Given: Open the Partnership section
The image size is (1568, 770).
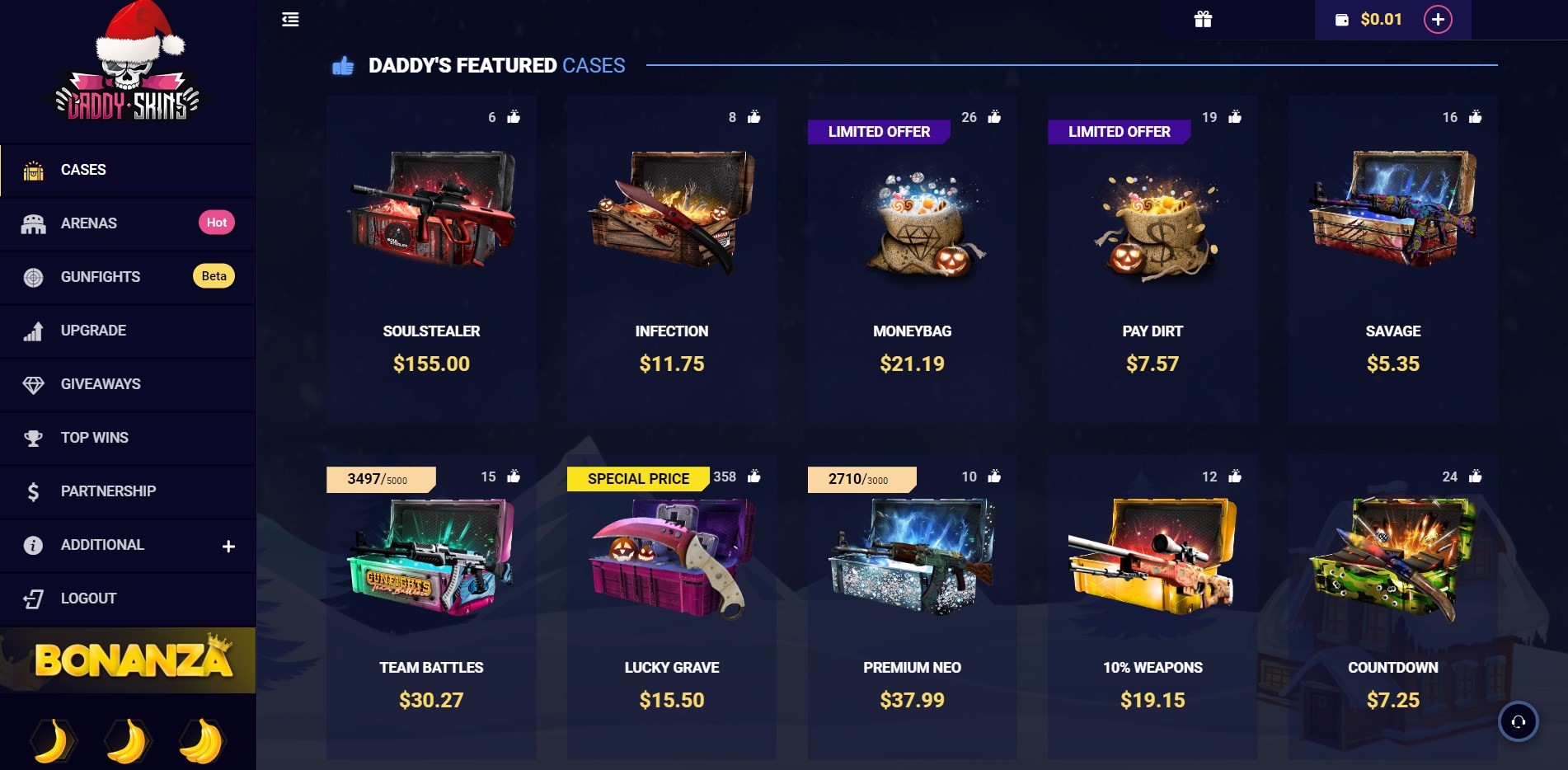Looking at the screenshot, I should click(108, 491).
